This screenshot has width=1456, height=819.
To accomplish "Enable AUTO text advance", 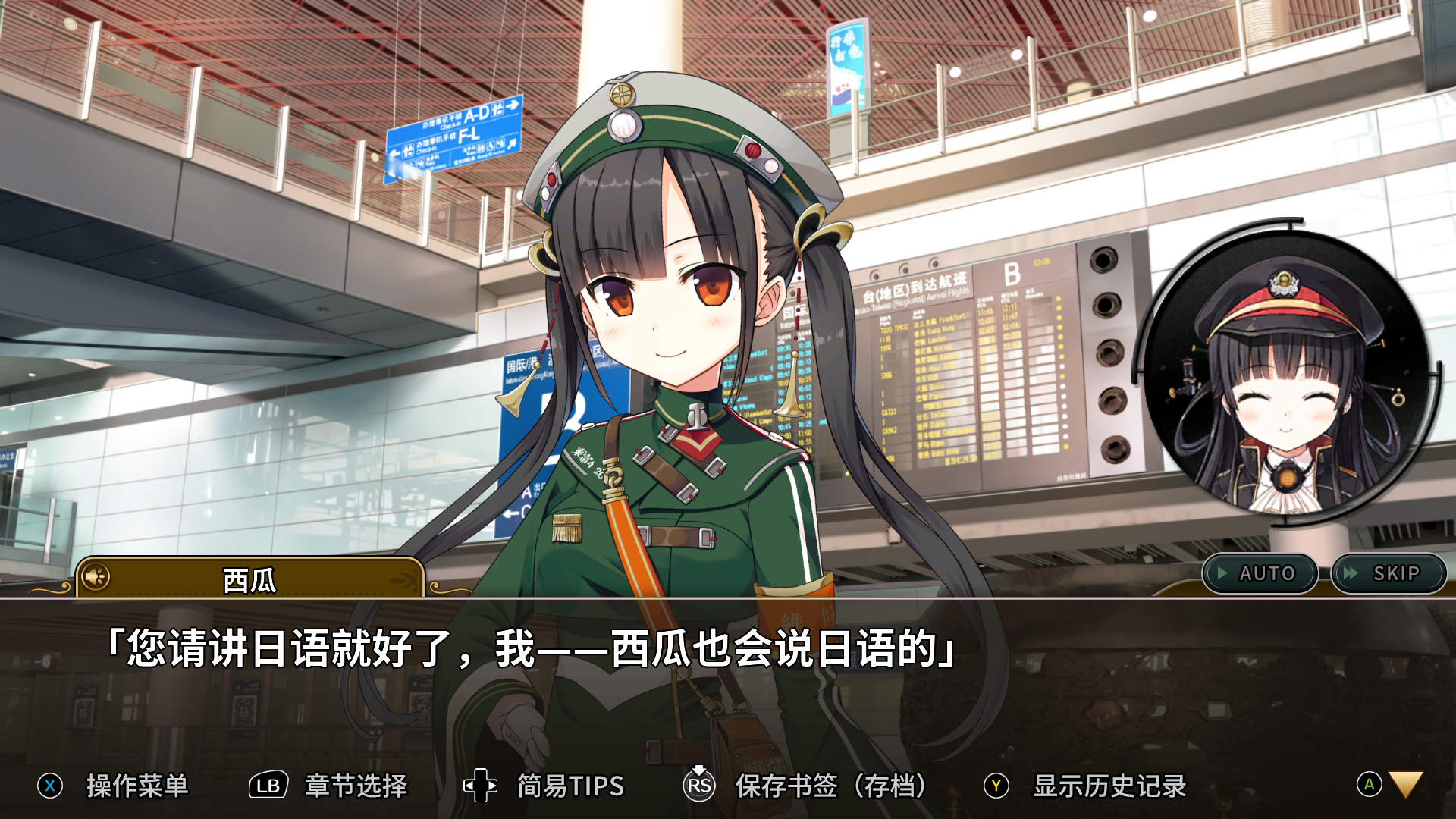I will (x=1260, y=573).
